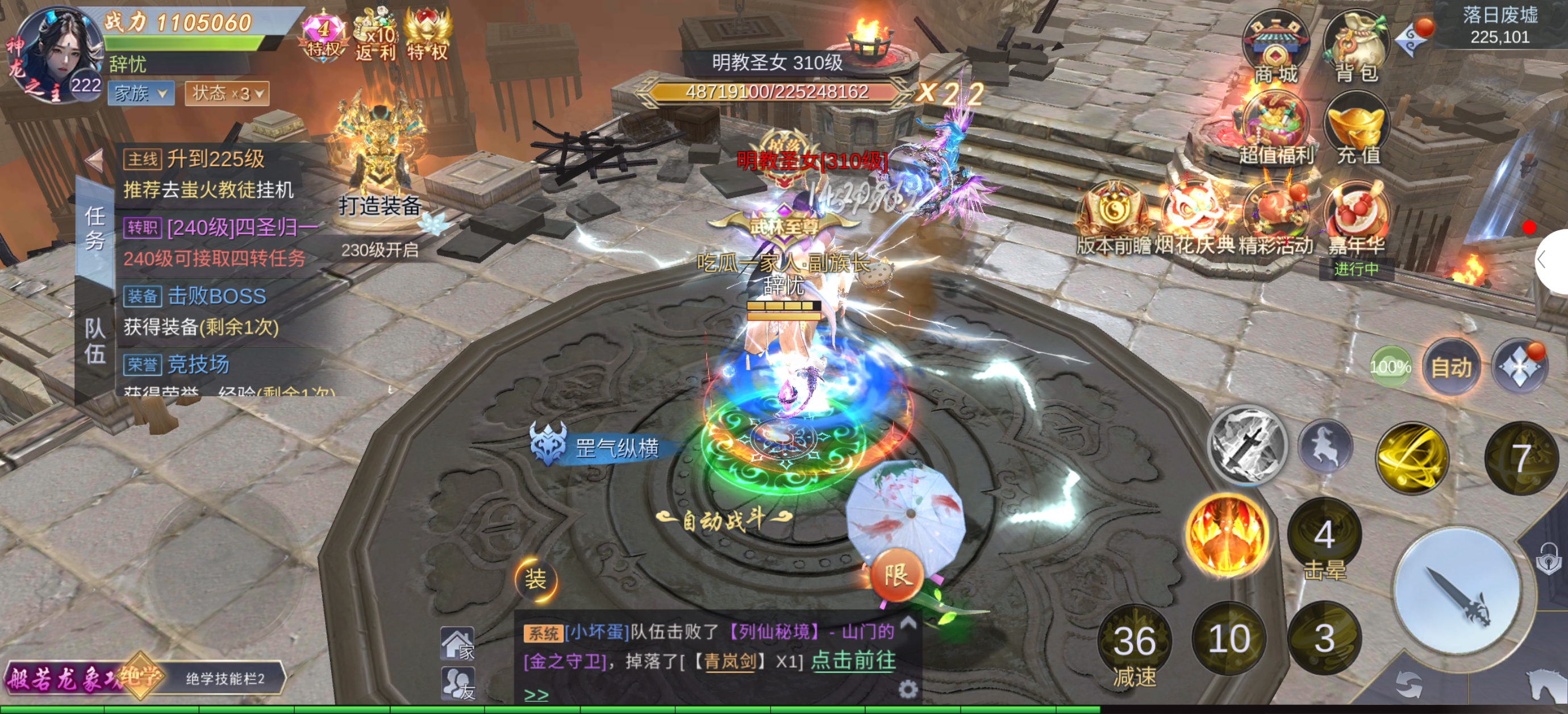Tap the main sword attack button
This screenshot has width=1568, height=714.
pyautogui.click(x=1457, y=591)
